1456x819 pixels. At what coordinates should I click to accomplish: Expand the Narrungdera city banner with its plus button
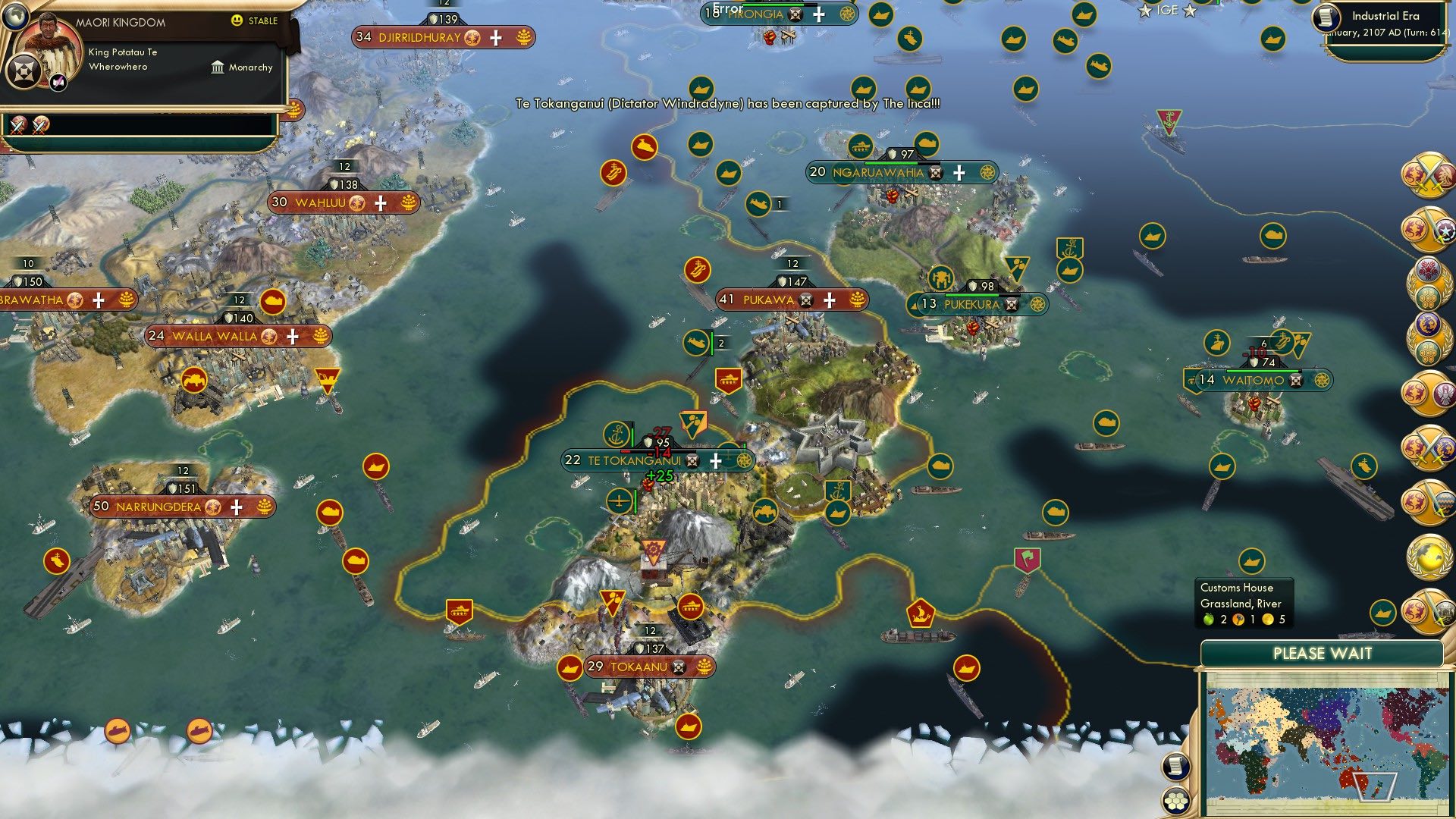pyautogui.click(x=236, y=507)
